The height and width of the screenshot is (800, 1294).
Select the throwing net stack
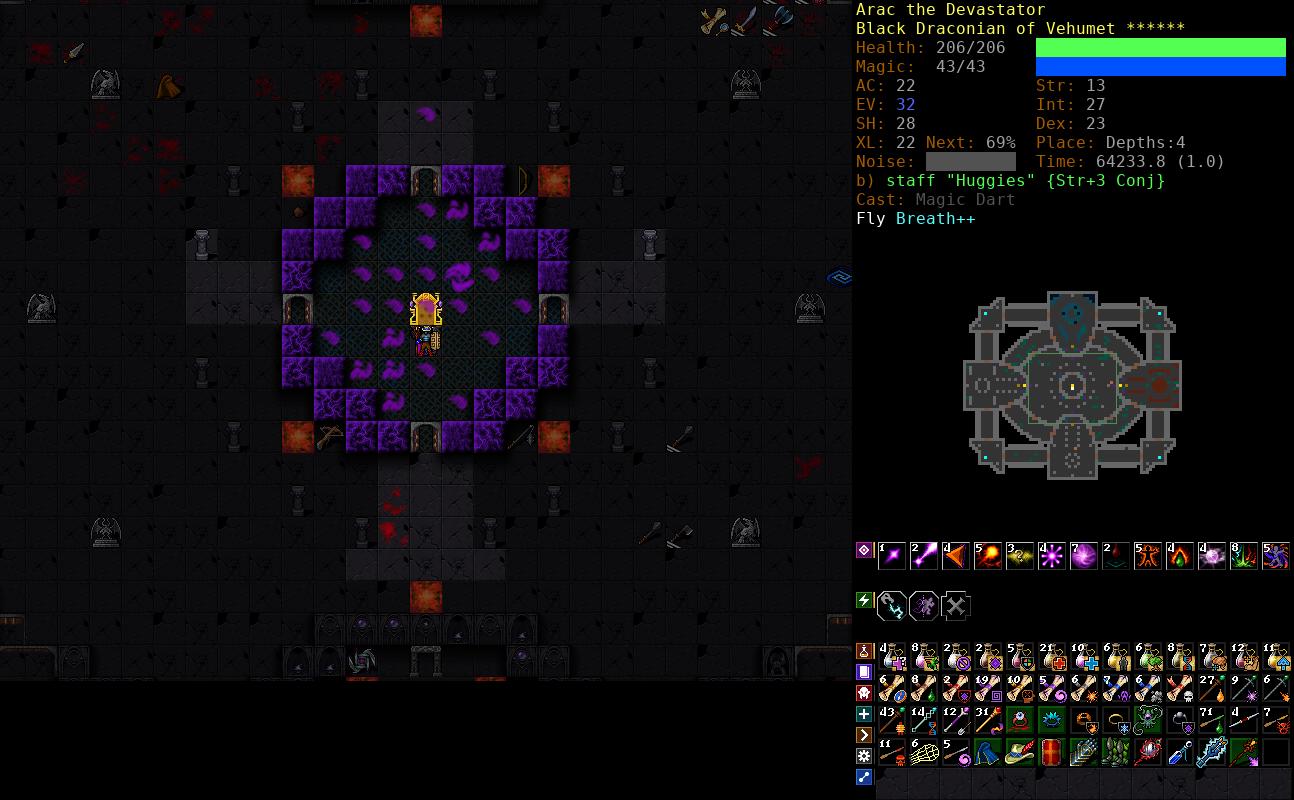pos(924,752)
